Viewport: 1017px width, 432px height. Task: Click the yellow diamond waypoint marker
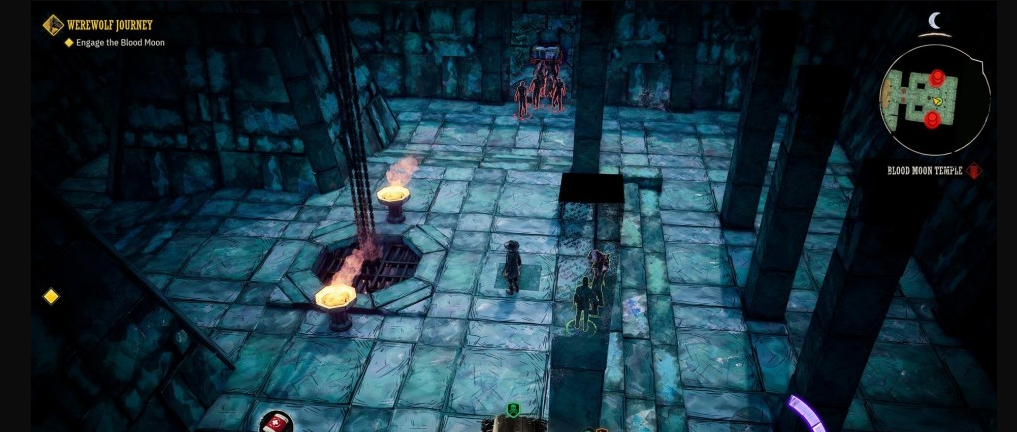pyautogui.click(x=51, y=296)
